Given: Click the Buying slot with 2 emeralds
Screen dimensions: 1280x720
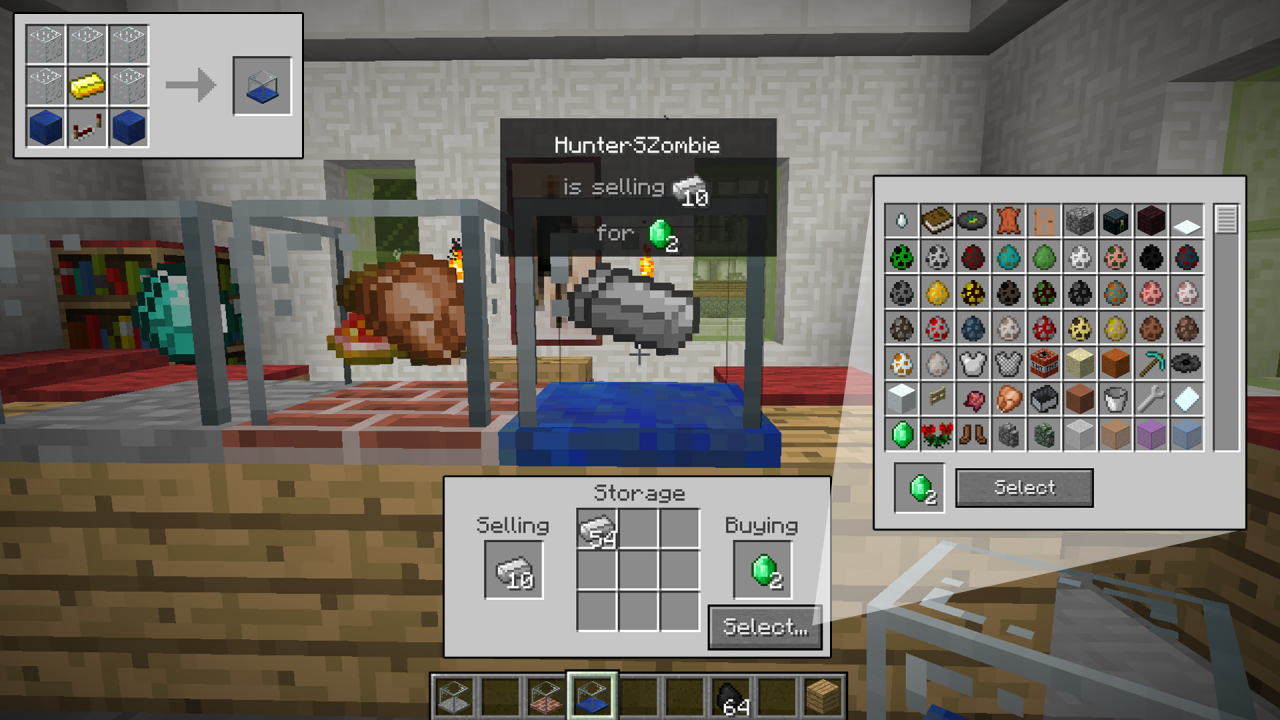Looking at the screenshot, I should pyautogui.click(x=763, y=570).
